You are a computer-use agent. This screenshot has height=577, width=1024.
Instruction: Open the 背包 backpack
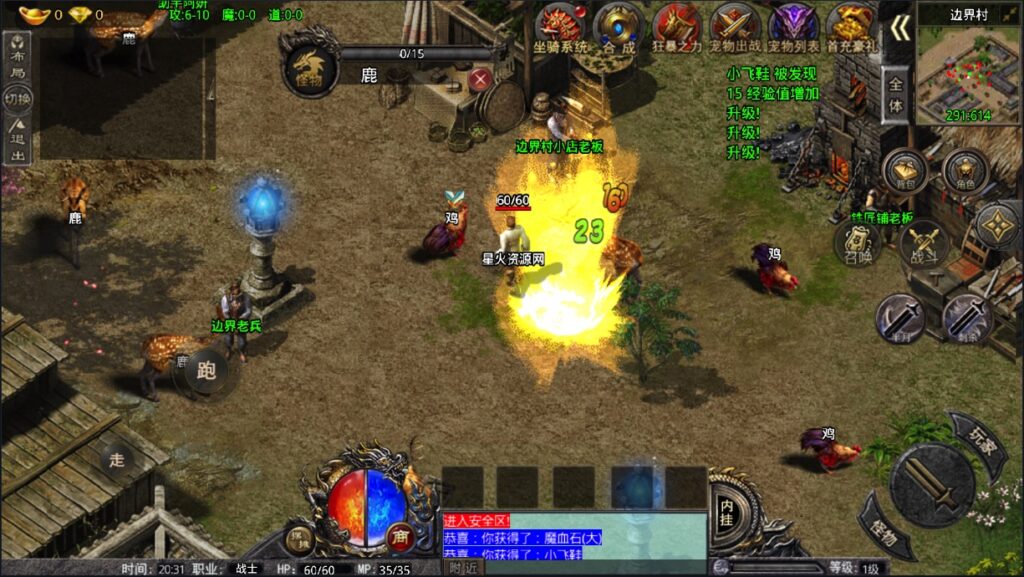905,172
